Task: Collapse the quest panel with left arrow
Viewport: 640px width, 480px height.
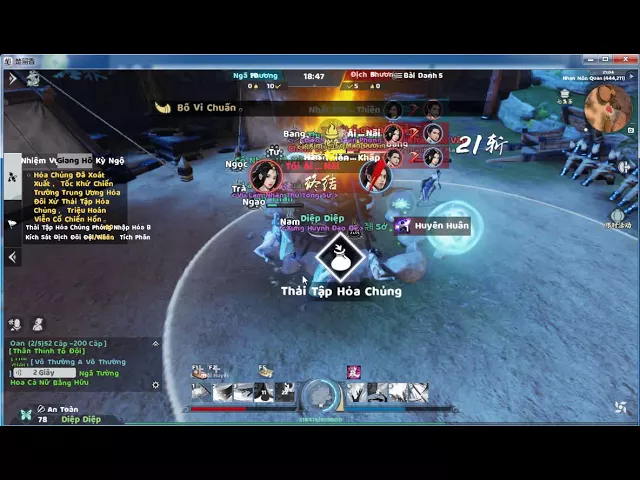Action: point(12,257)
